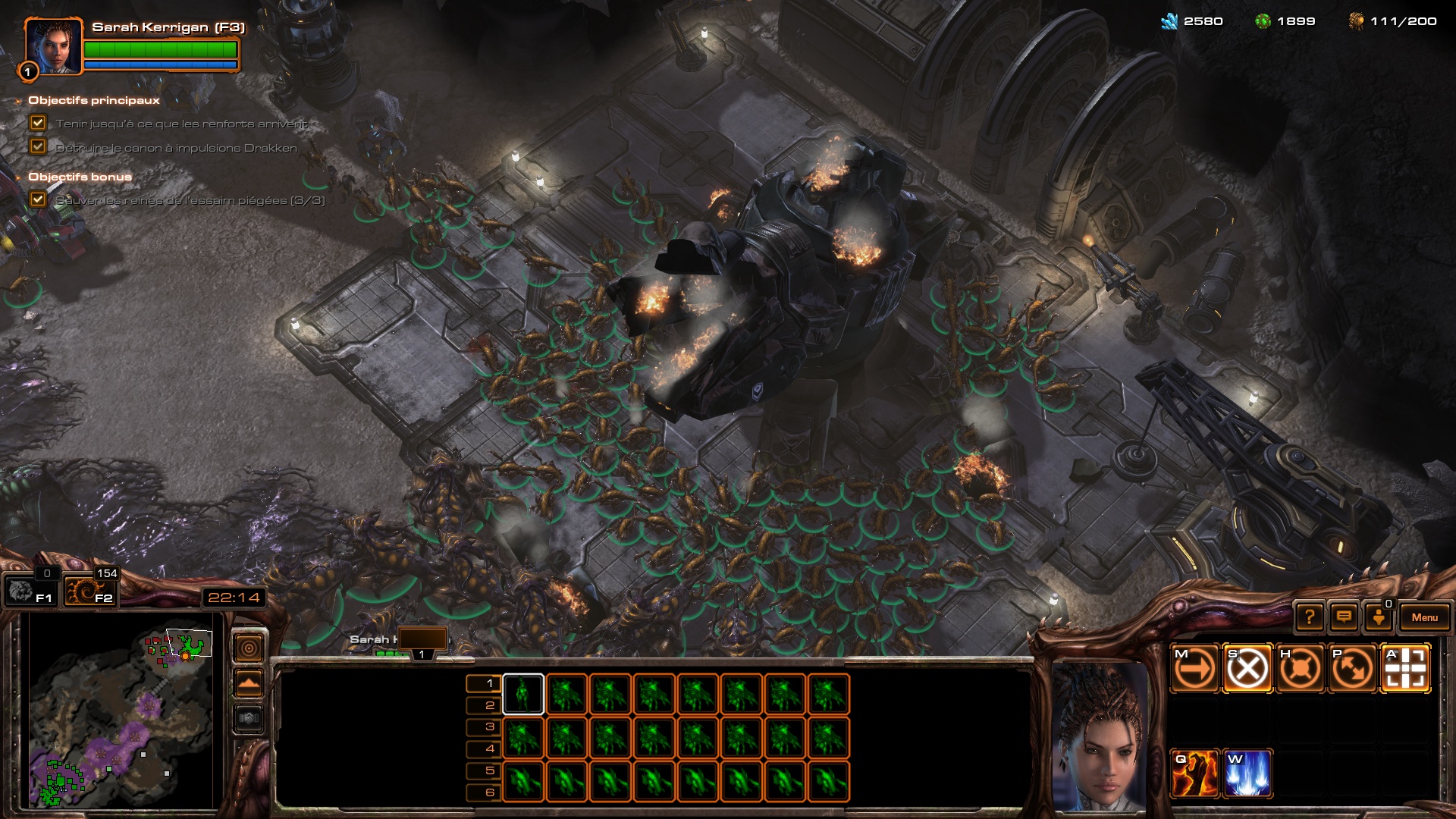Choose the Attack command
1456x819 pixels.
(1405, 669)
